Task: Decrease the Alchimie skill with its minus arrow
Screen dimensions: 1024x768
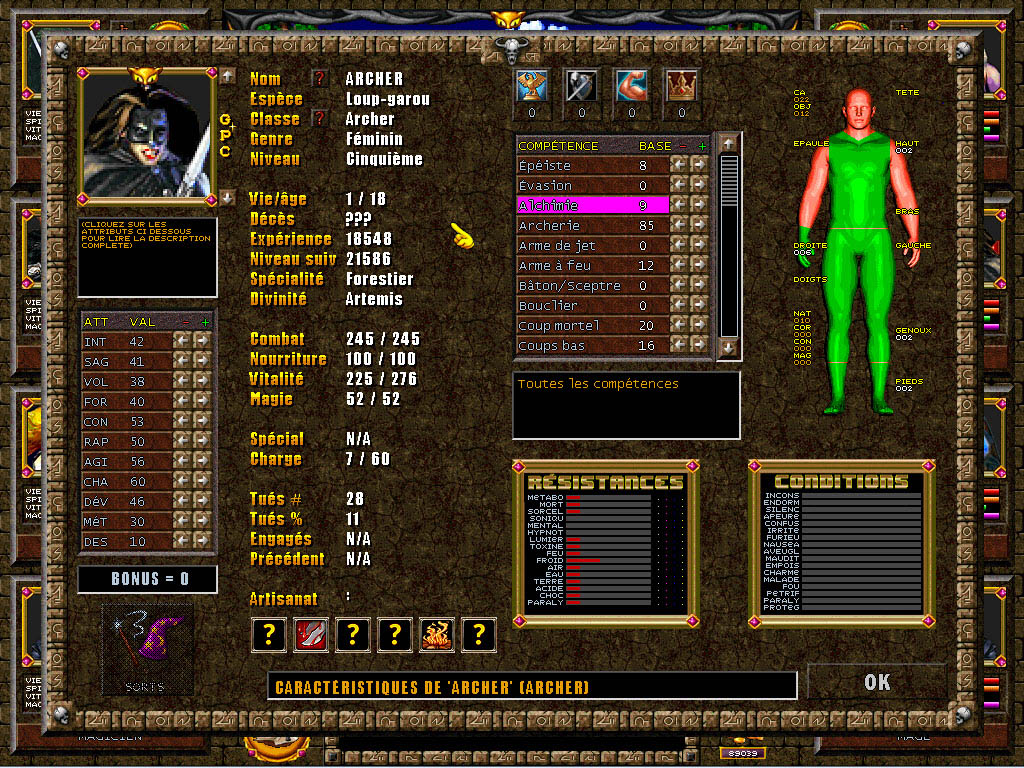Action: point(678,206)
